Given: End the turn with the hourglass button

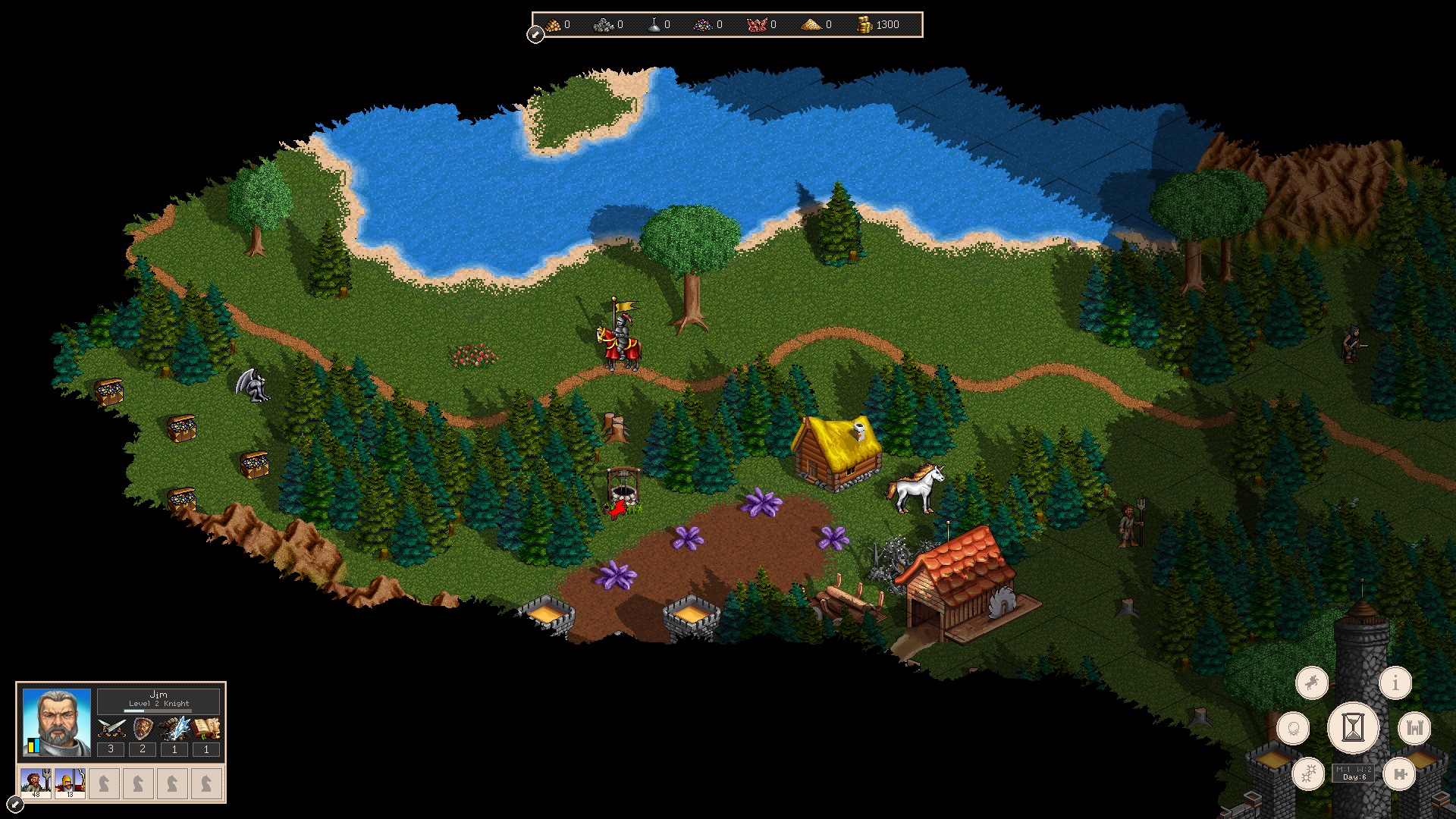Looking at the screenshot, I should click(1353, 728).
